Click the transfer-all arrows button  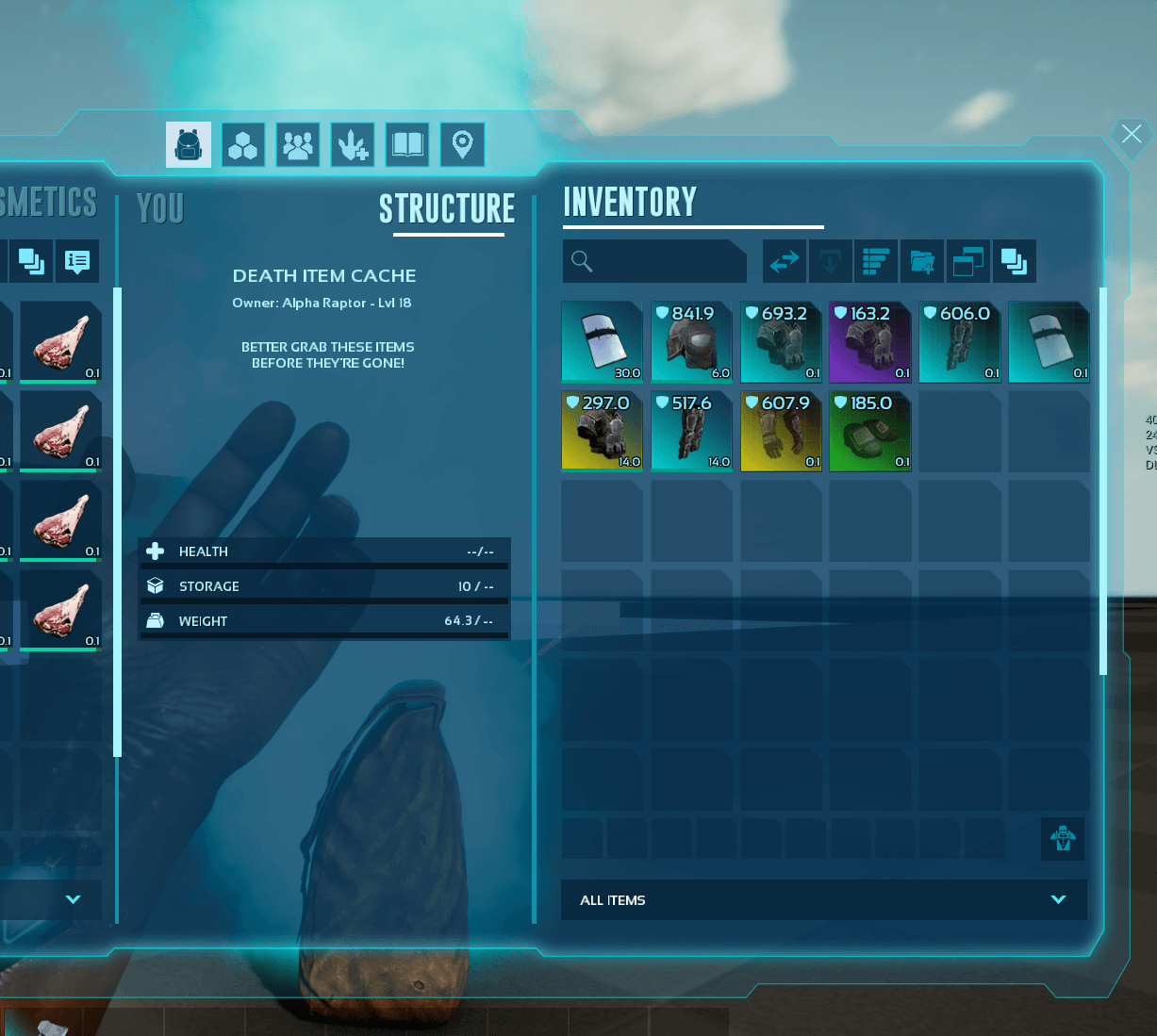(785, 261)
